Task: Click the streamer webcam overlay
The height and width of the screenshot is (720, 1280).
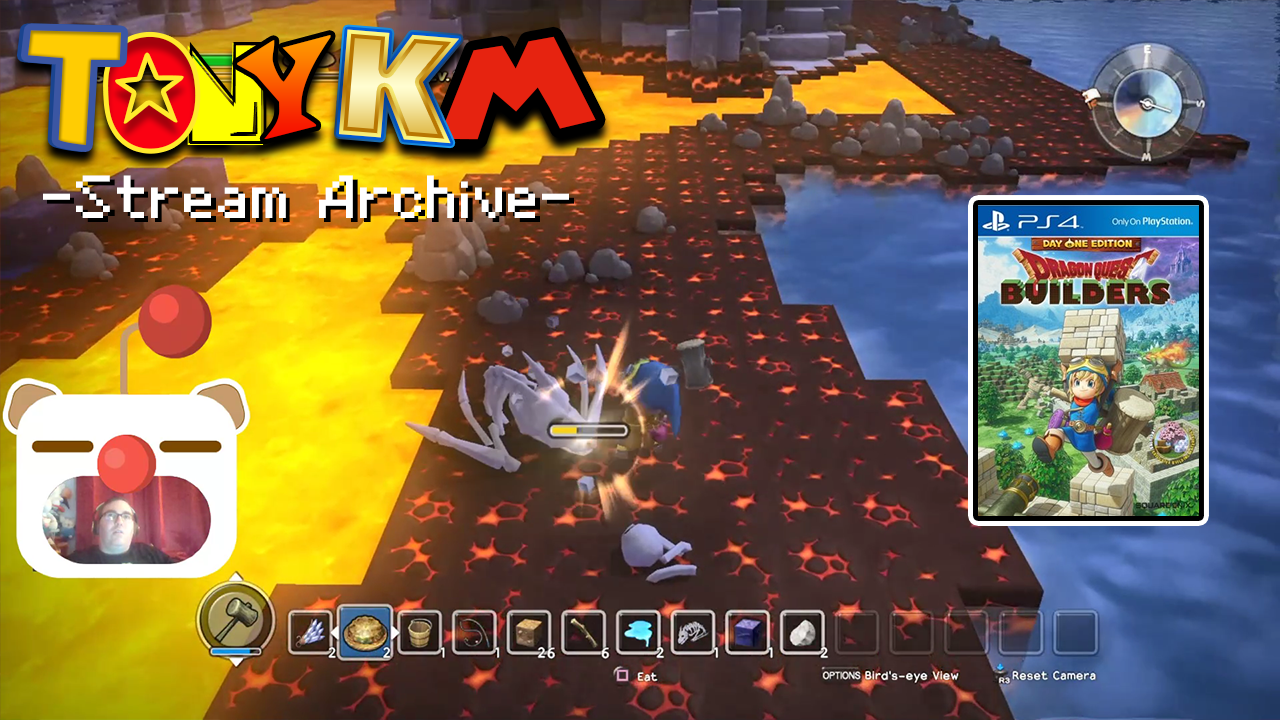Action: coord(127,518)
